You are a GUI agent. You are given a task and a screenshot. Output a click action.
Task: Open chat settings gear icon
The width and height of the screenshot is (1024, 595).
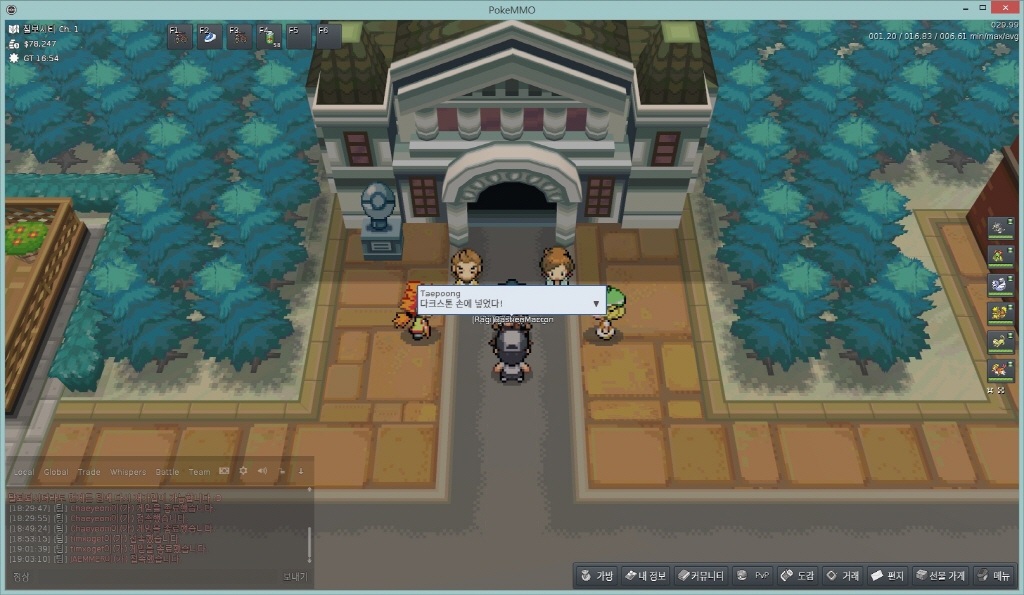click(x=243, y=471)
